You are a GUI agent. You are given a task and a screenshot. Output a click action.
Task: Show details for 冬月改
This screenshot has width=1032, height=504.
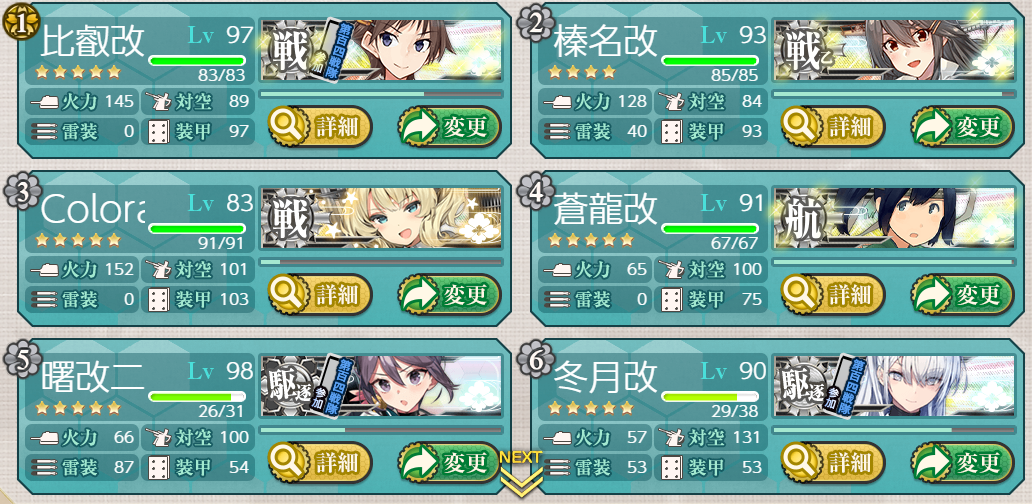pyautogui.click(x=834, y=462)
